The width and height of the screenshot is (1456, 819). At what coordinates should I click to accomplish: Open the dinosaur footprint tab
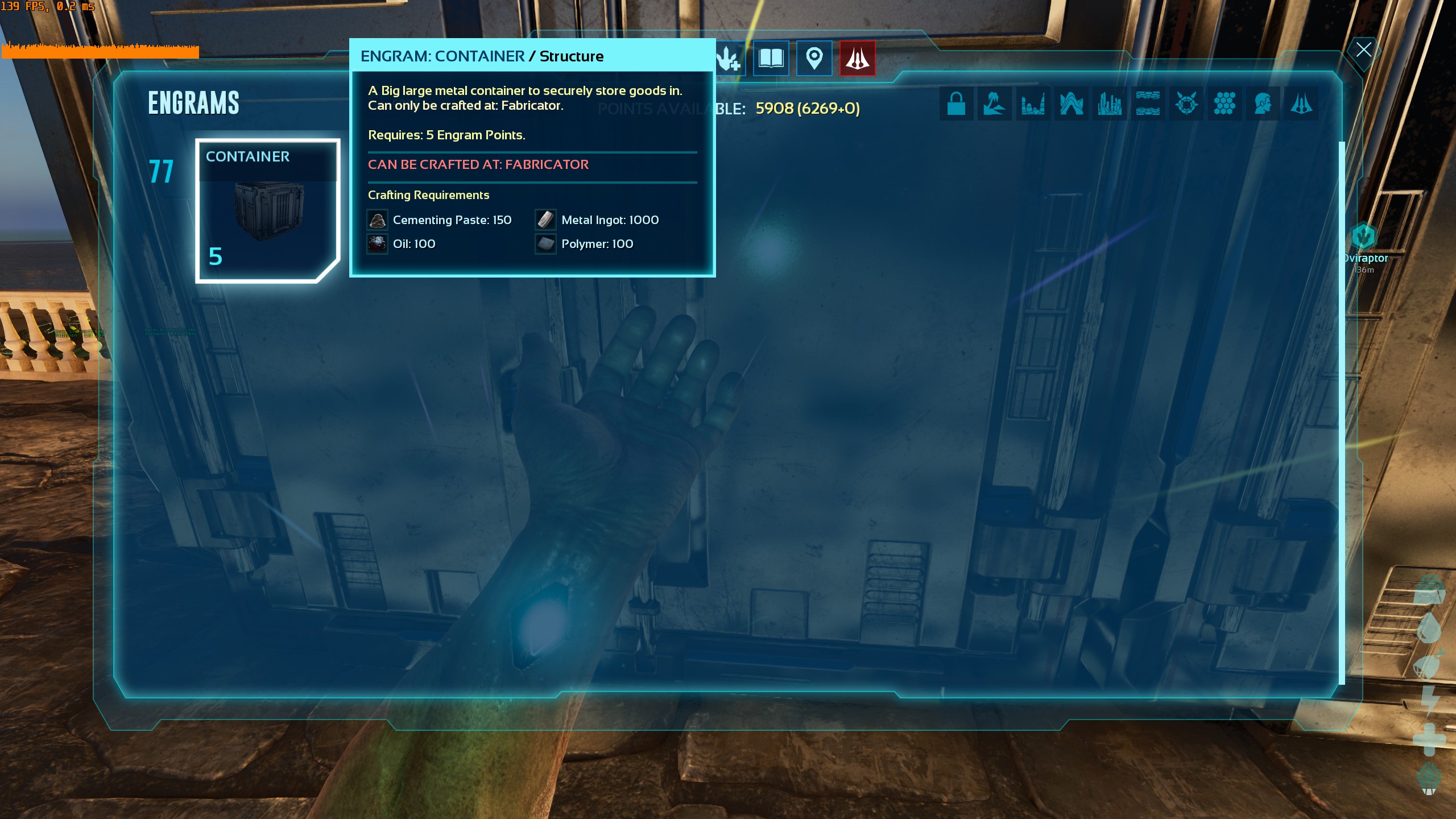729,59
